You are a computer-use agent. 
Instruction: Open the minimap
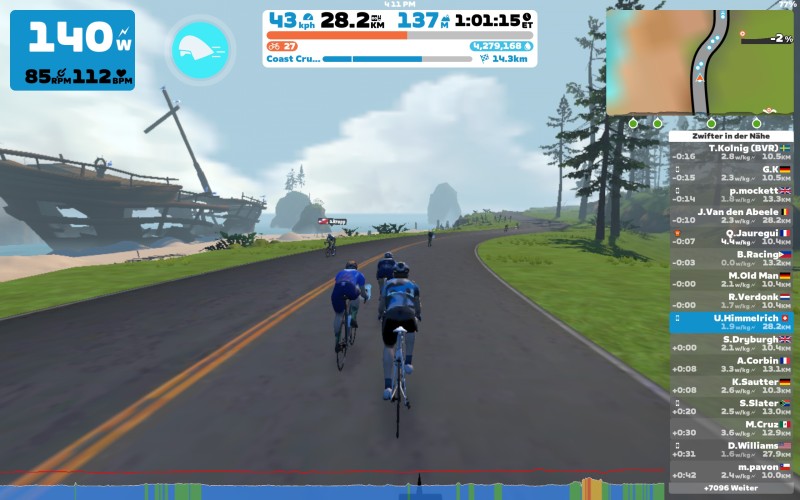click(699, 62)
